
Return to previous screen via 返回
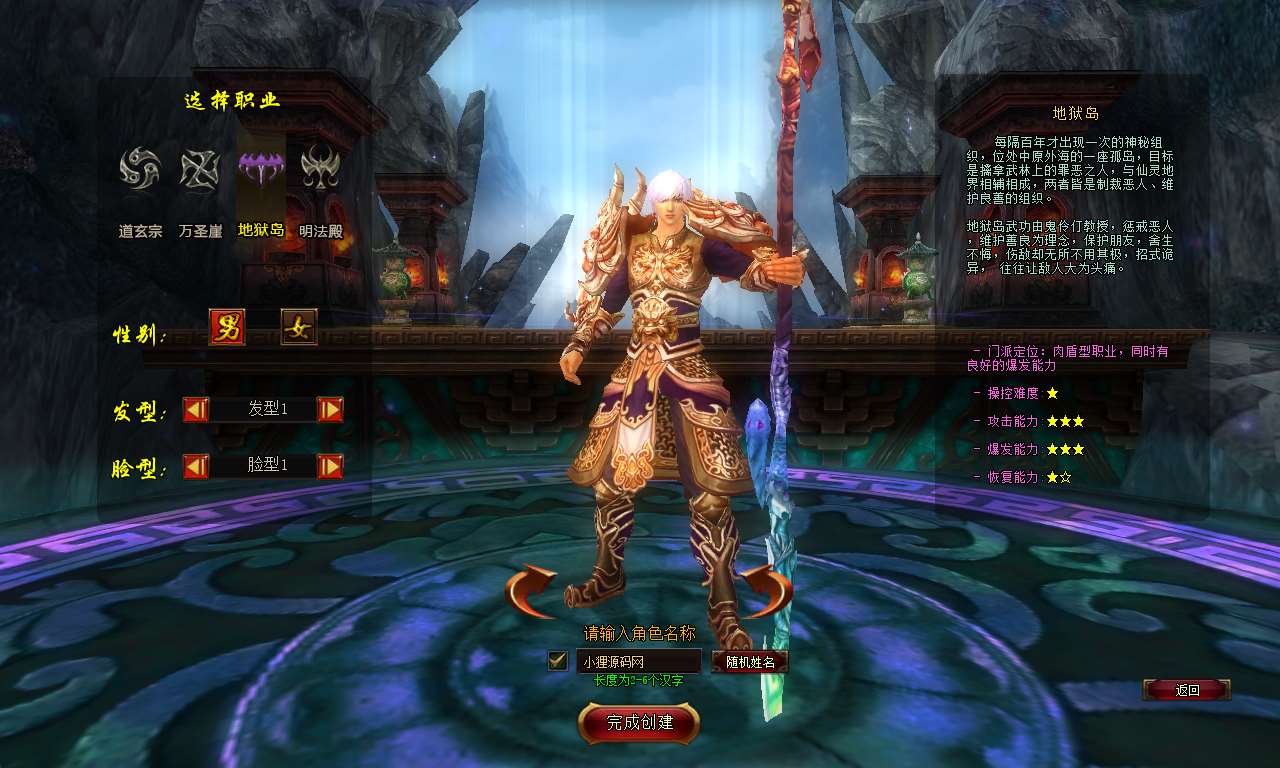(x=1186, y=690)
